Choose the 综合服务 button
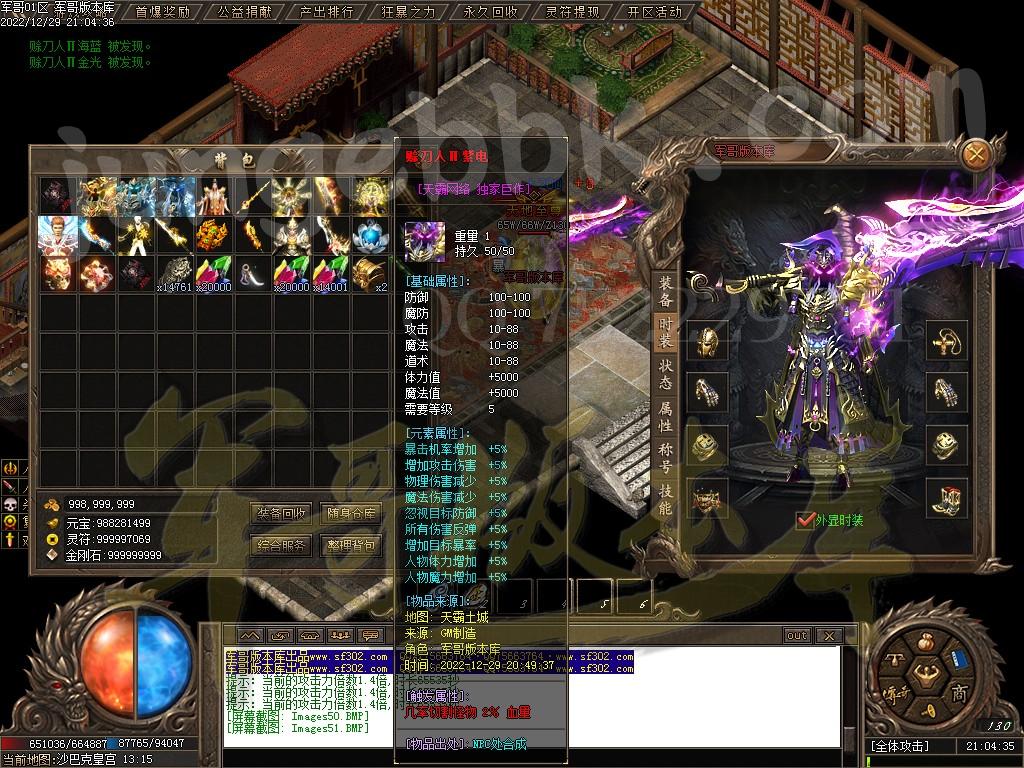Viewport: 1024px width, 768px height. 282,545
